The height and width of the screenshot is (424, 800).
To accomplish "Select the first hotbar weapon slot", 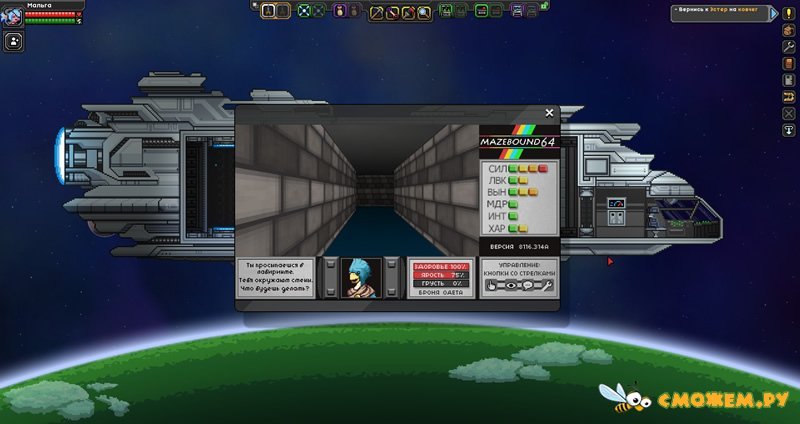I will pos(269,11).
